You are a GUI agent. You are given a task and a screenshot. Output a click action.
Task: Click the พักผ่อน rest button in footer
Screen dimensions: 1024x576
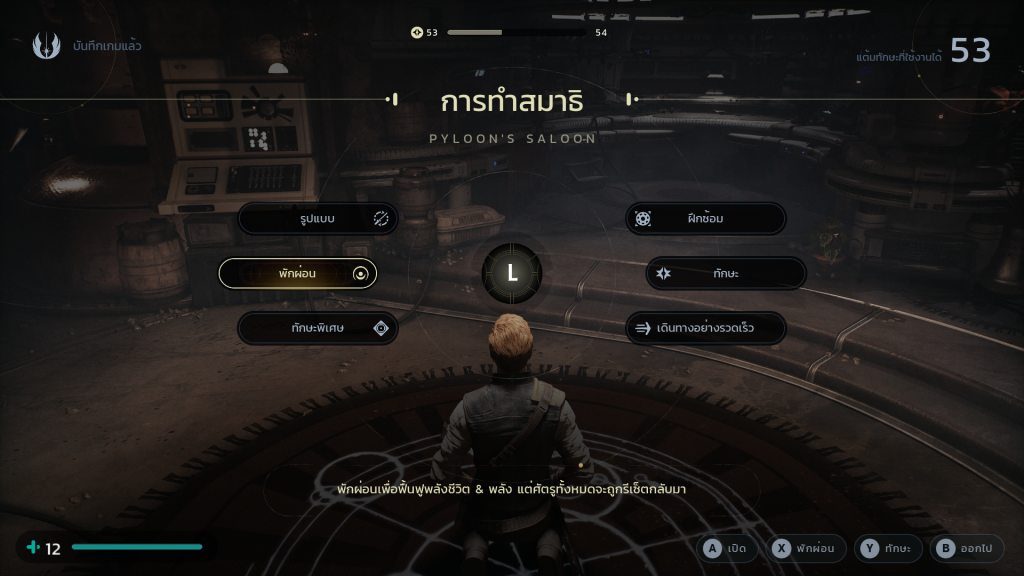pos(808,548)
